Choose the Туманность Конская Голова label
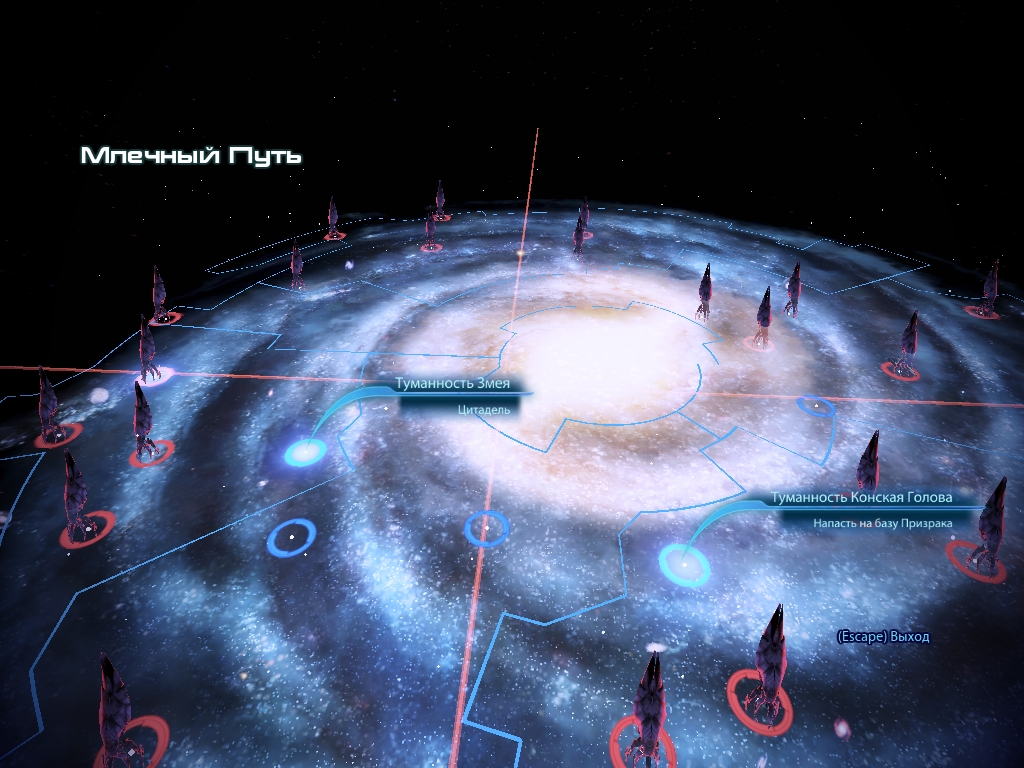 861,498
